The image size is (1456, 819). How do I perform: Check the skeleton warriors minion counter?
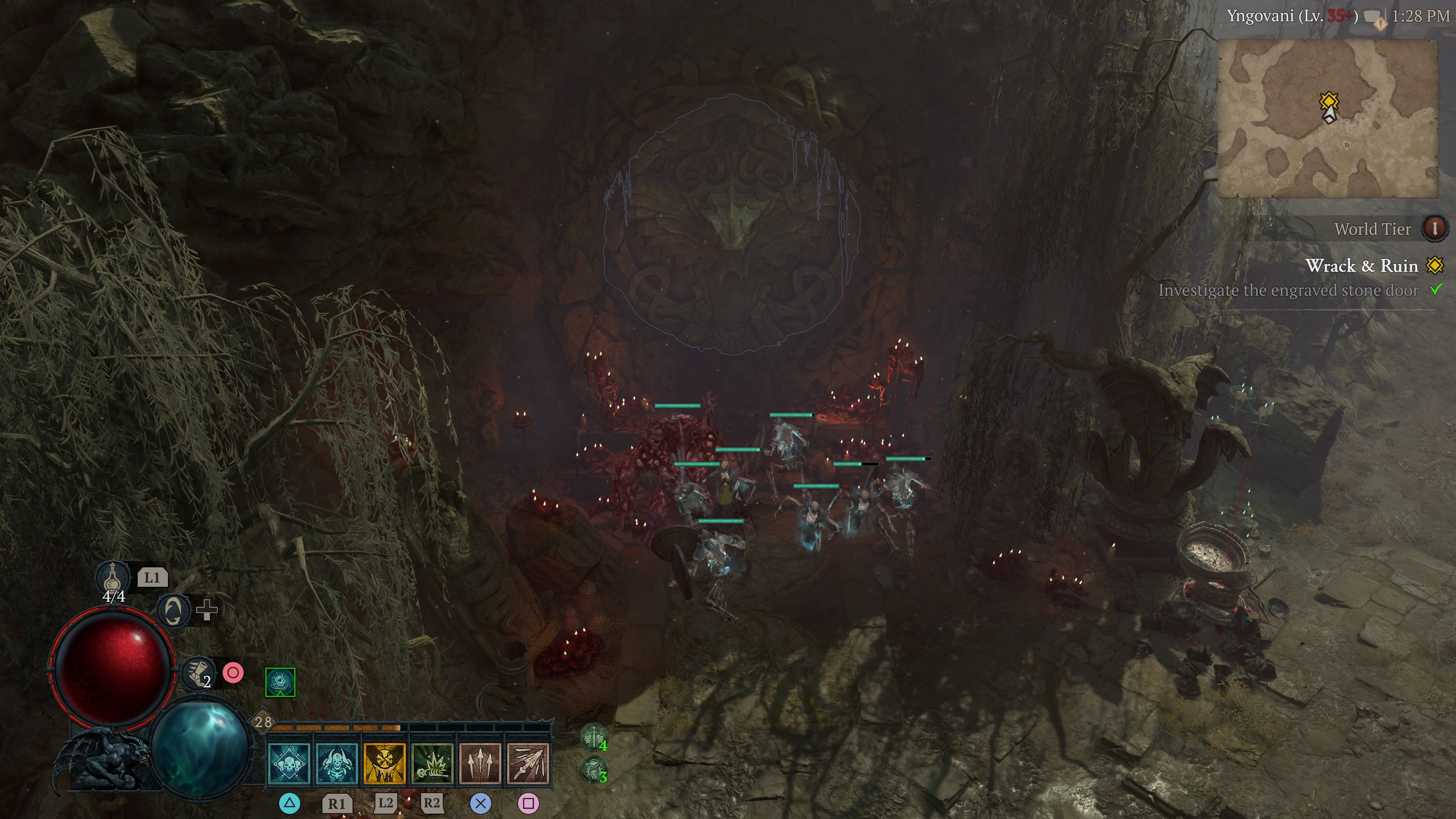(x=593, y=737)
